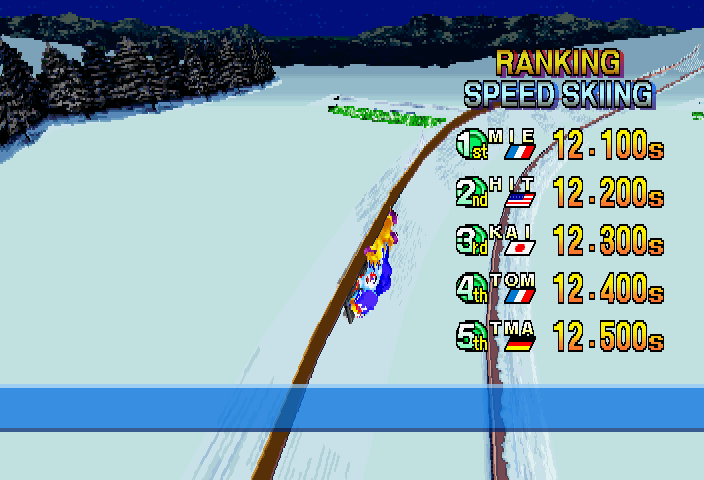The image size is (704, 480).
Task: Pick the 5th place TMA ranking row
Action: click(x=559, y=336)
